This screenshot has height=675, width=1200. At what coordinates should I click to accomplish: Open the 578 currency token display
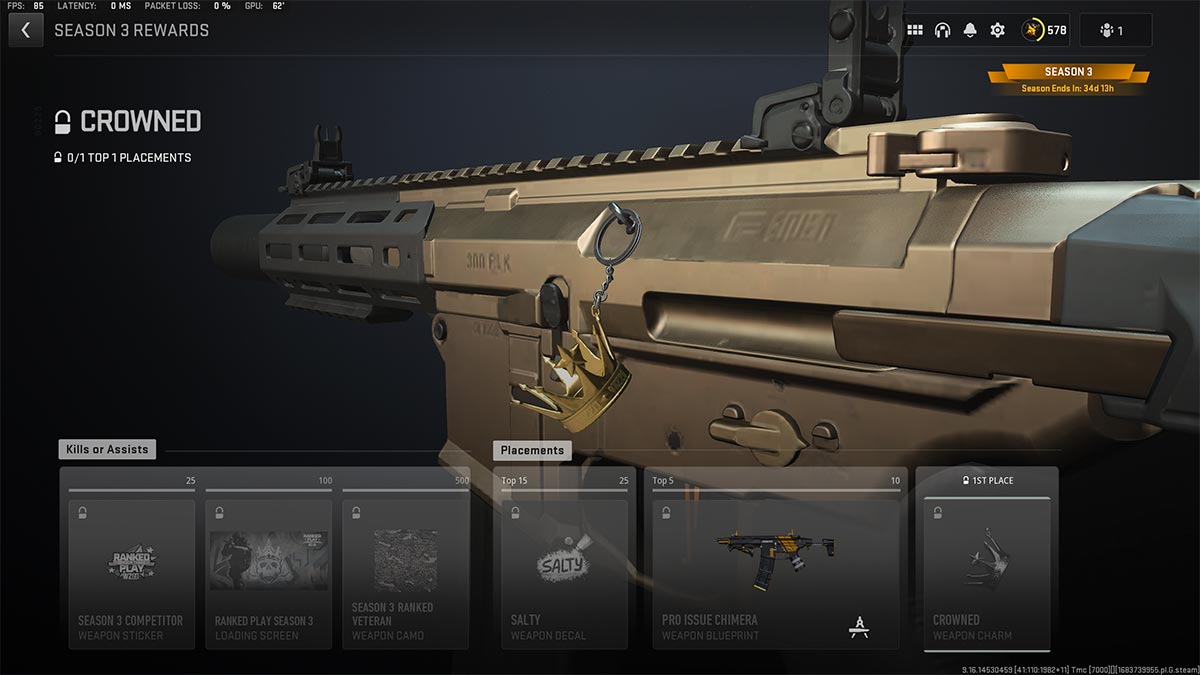tap(1044, 30)
